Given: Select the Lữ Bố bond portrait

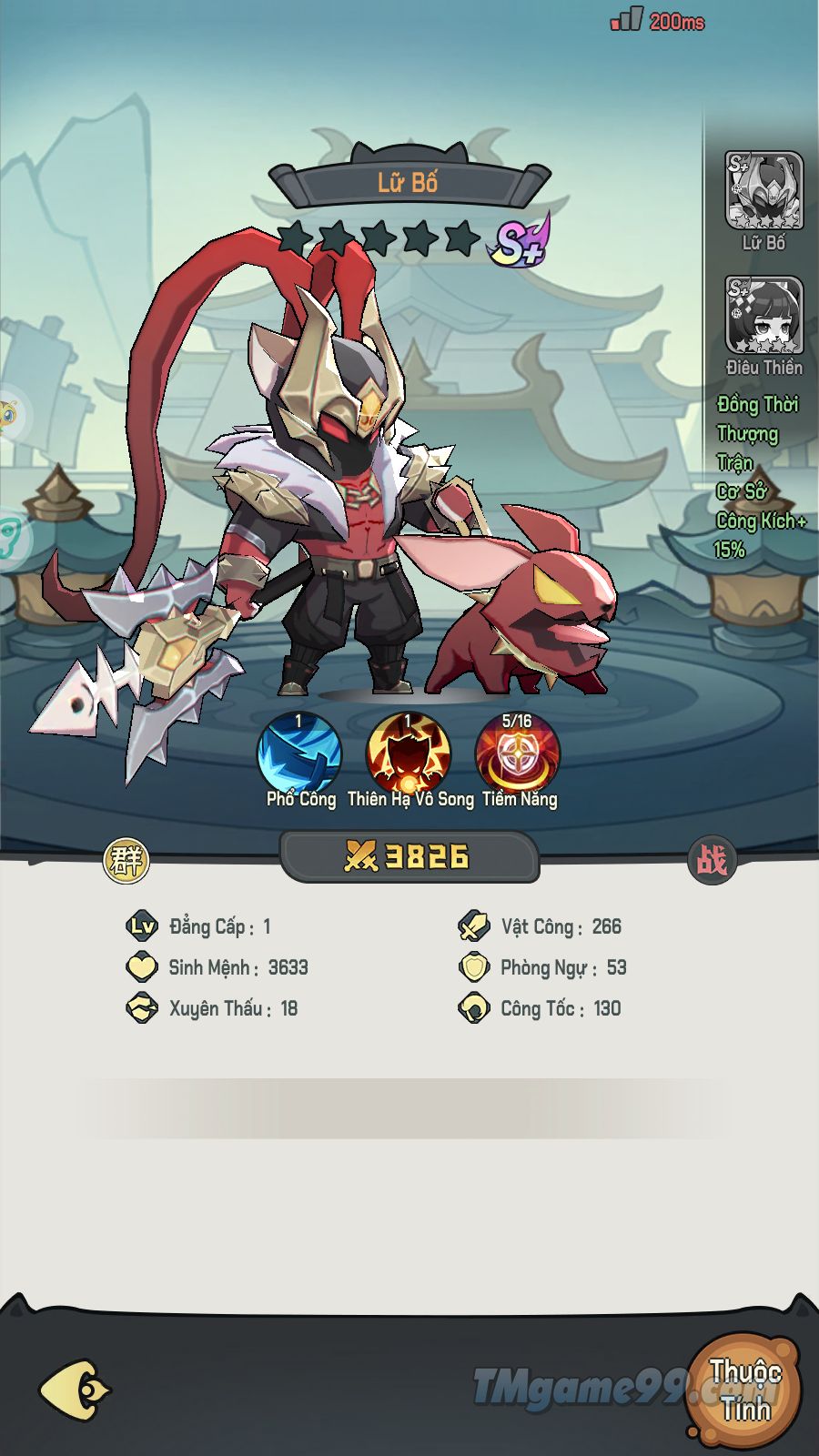Looking at the screenshot, I should 763,191.
